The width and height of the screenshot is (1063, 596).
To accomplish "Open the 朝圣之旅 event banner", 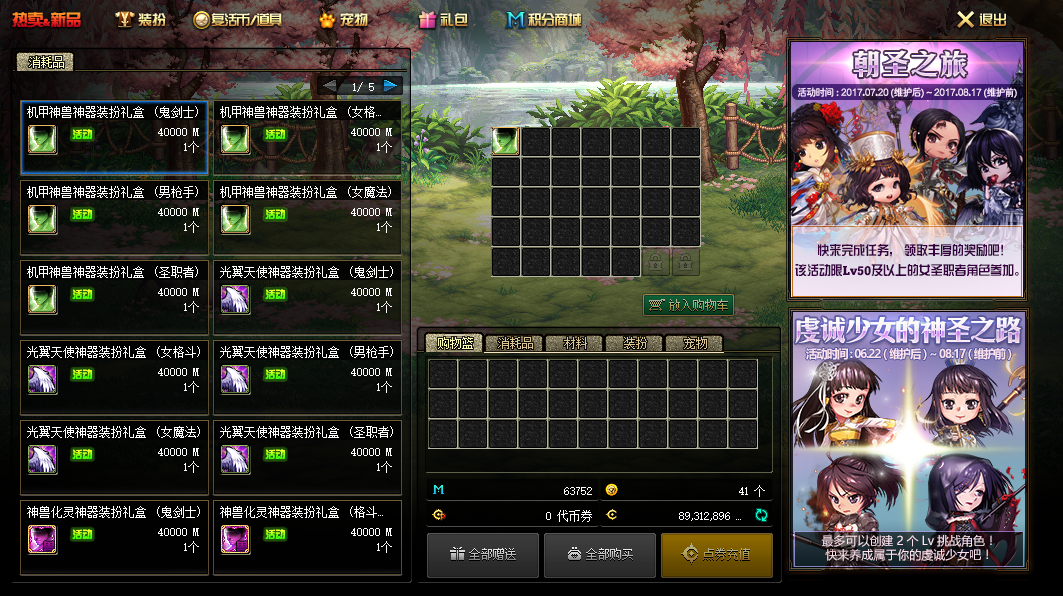I will pyautogui.click(x=907, y=168).
